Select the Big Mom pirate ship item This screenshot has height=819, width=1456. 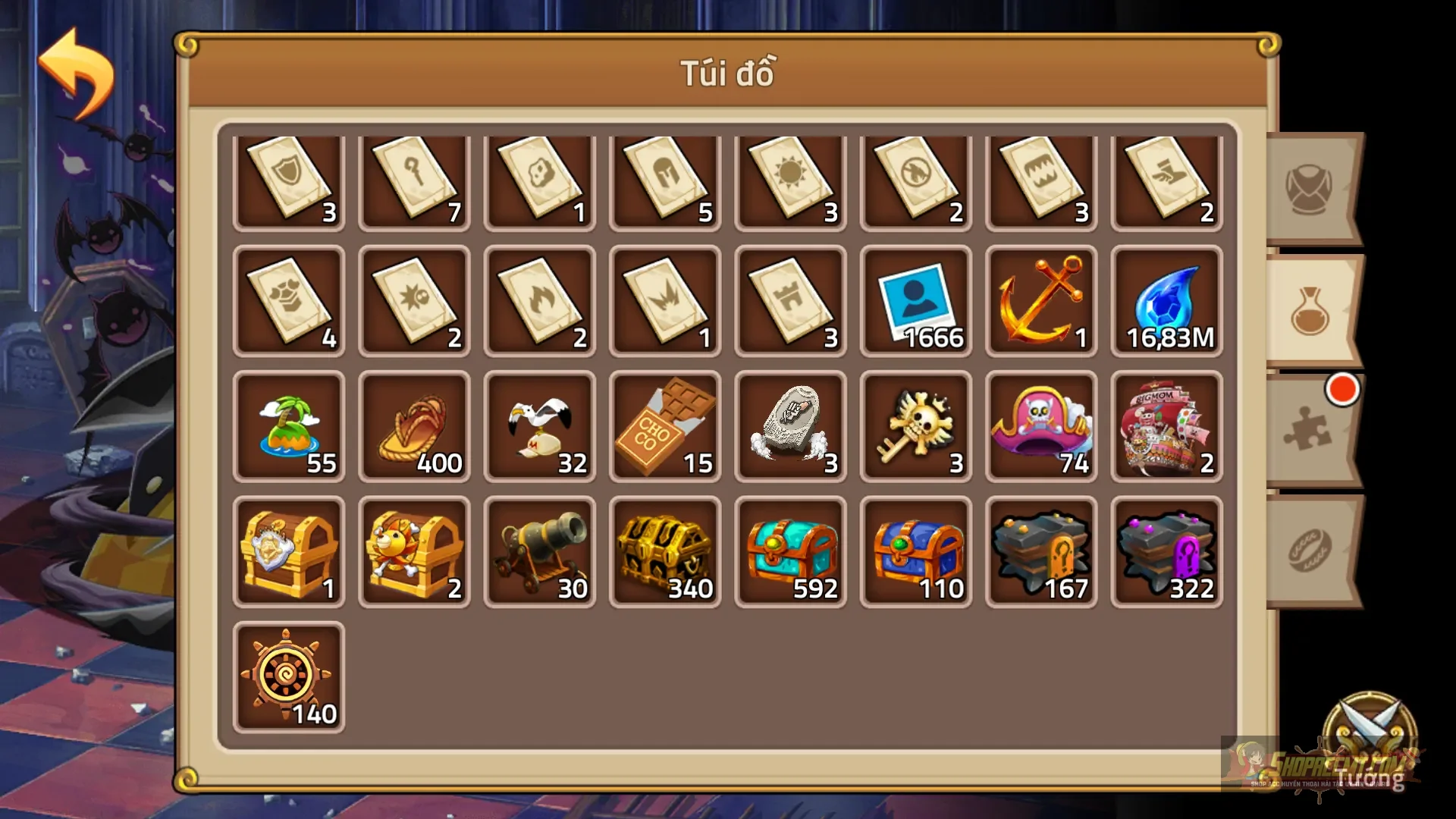pos(1166,426)
